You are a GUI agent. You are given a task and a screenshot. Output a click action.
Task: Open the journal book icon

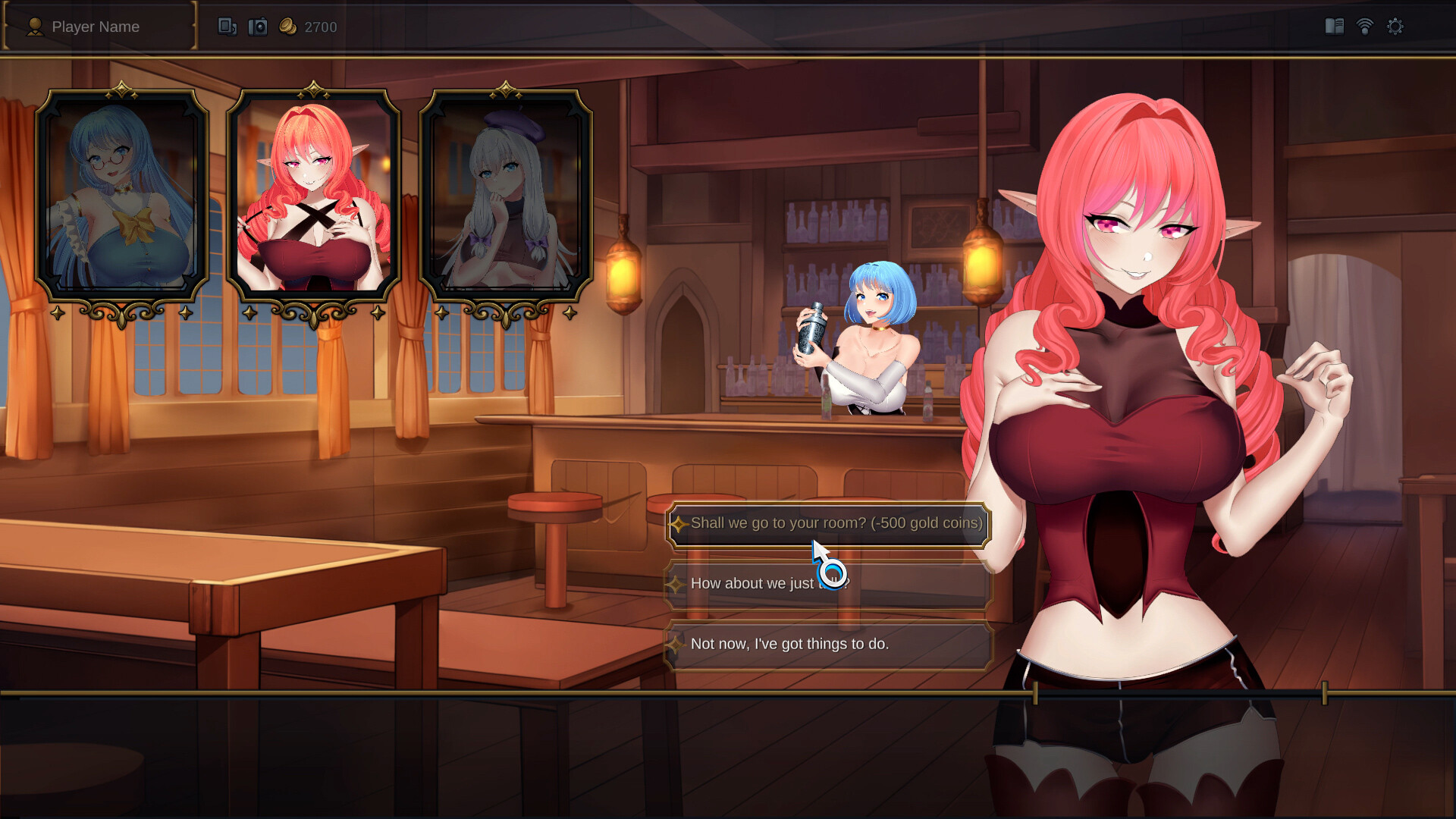tap(1335, 26)
